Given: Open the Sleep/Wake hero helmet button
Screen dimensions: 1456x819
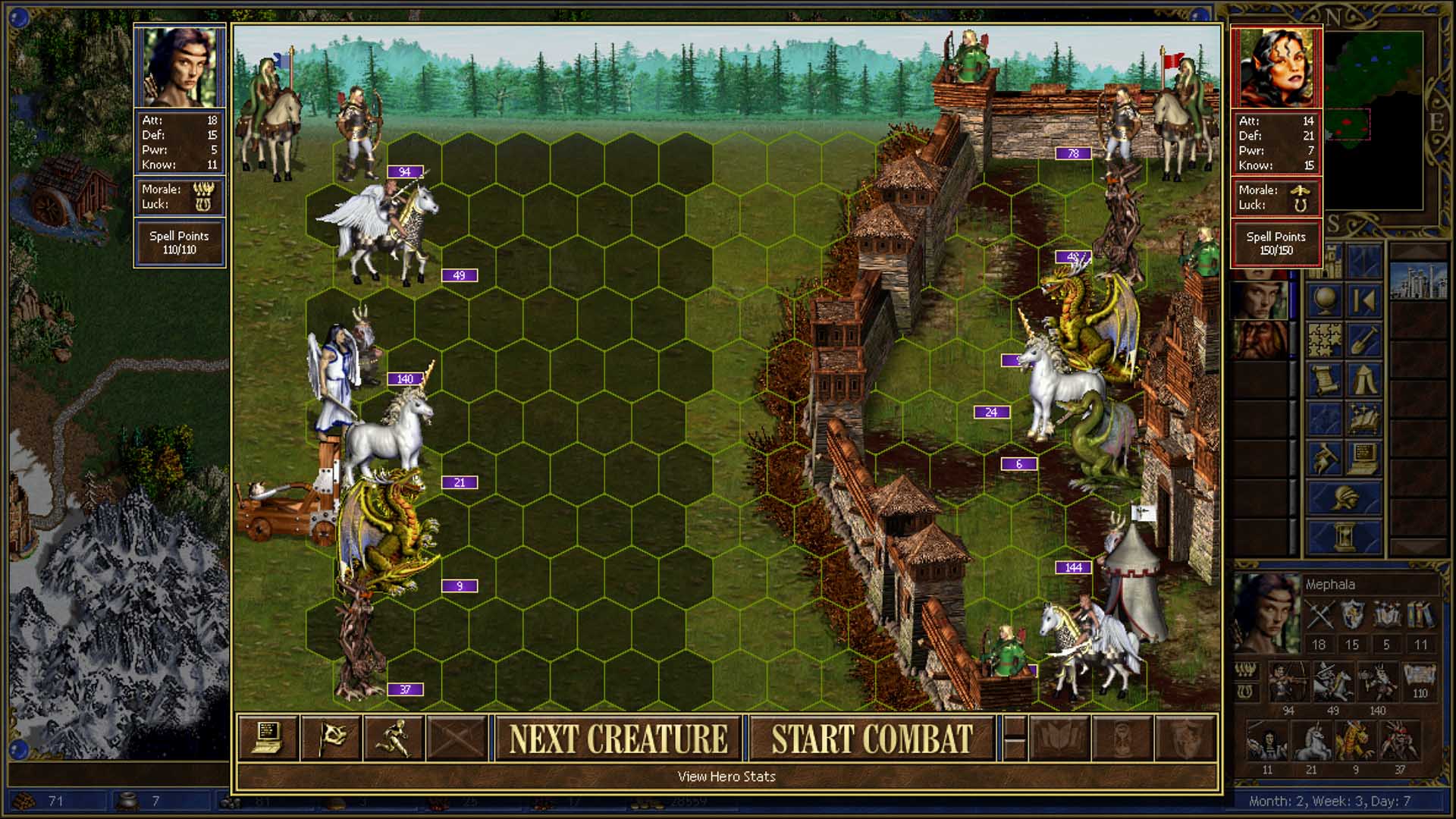Looking at the screenshot, I should [1345, 497].
